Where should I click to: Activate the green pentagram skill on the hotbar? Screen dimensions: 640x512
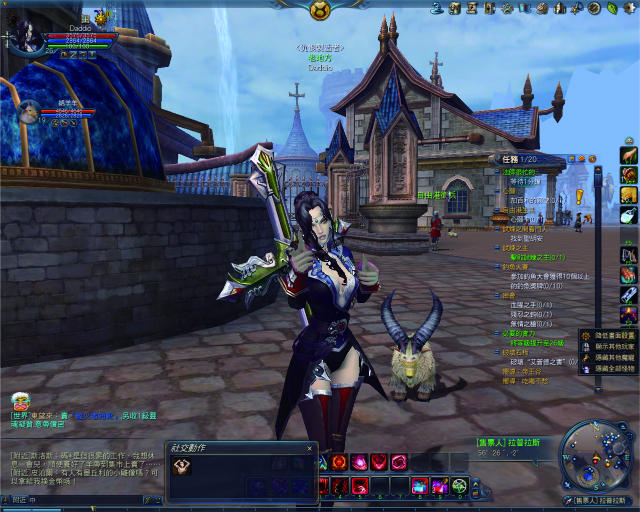[460, 486]
